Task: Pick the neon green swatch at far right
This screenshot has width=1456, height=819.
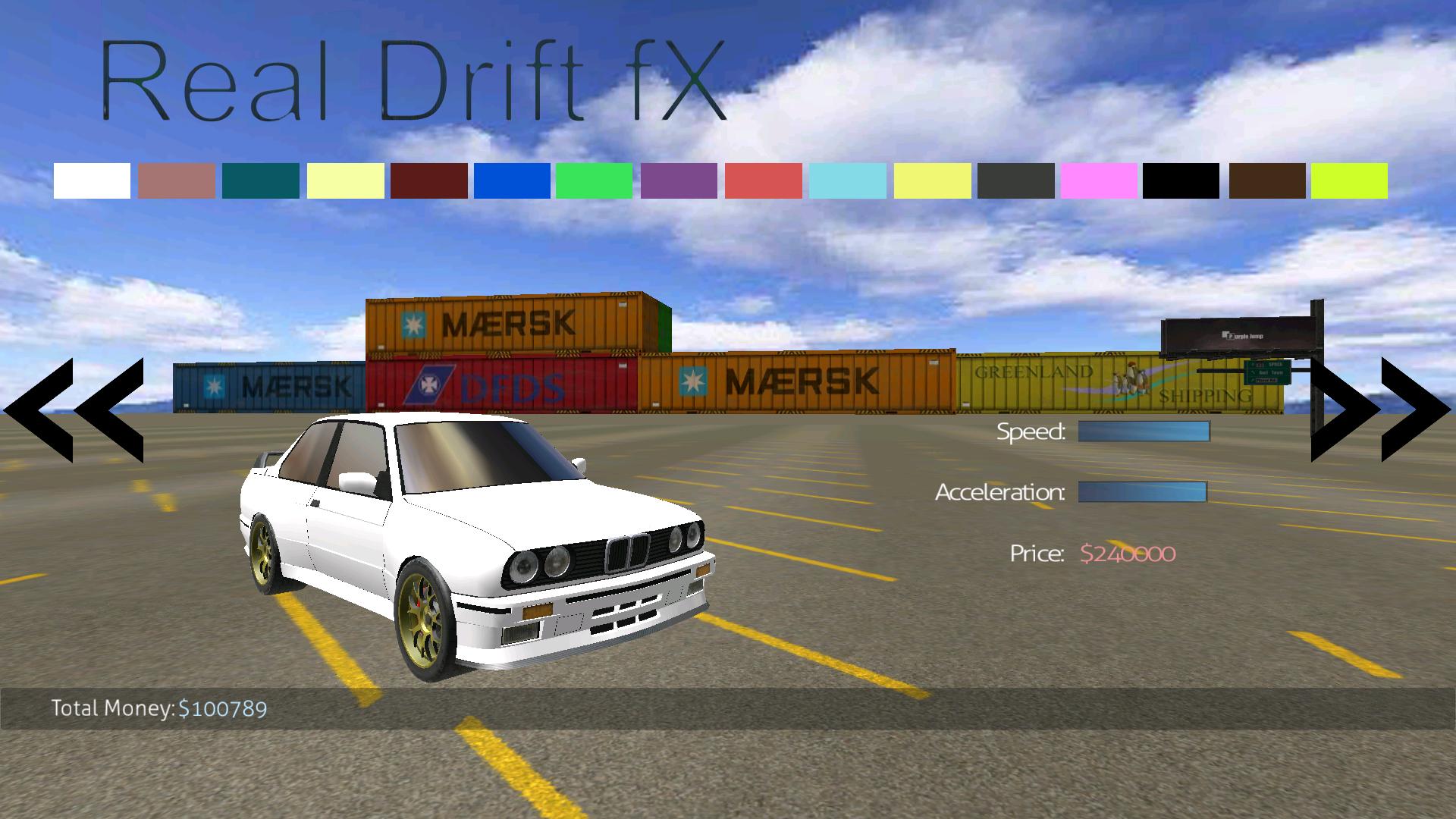Action: point(1350,180)
